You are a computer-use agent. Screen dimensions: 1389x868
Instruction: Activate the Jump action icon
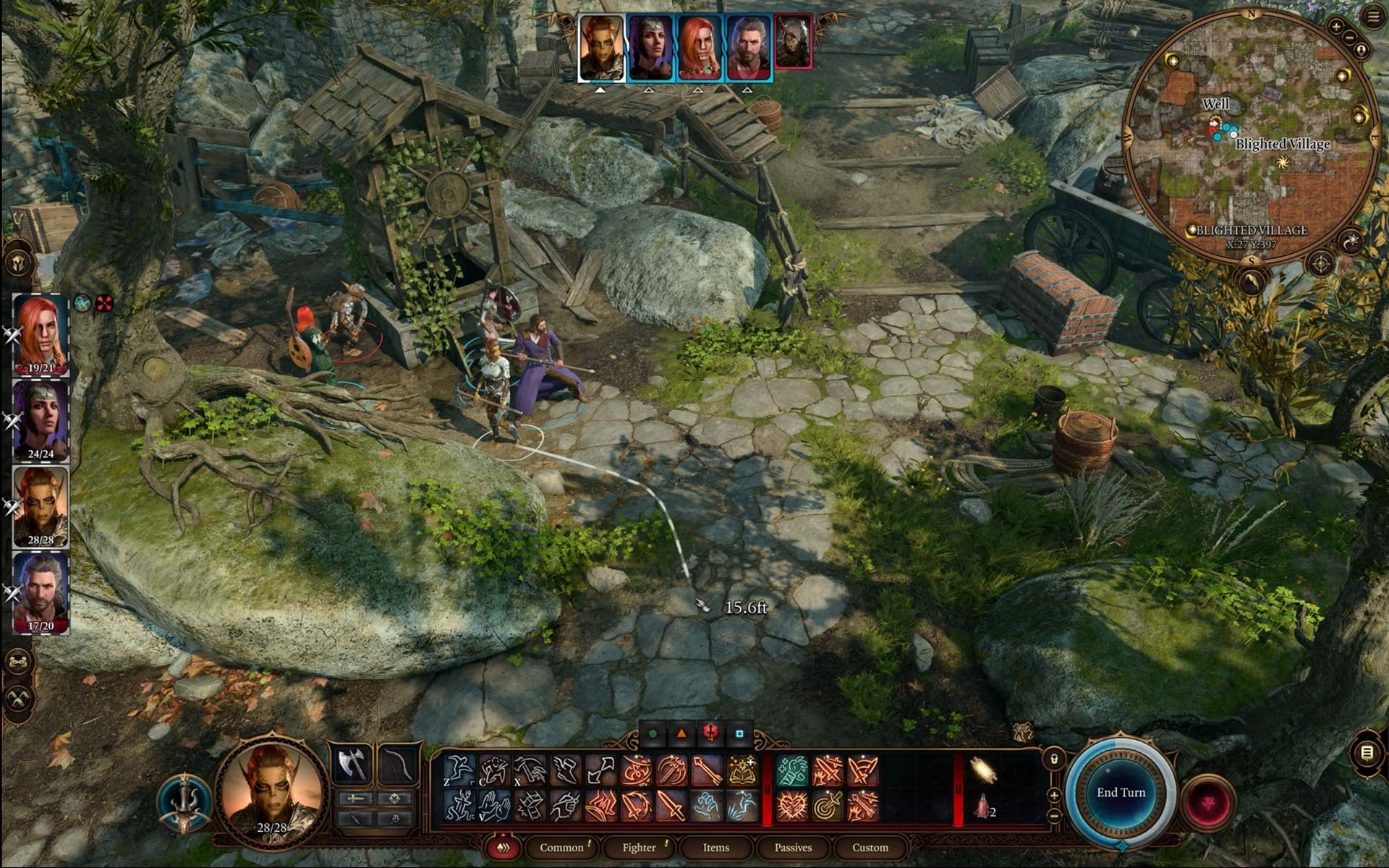pos(459,771)
